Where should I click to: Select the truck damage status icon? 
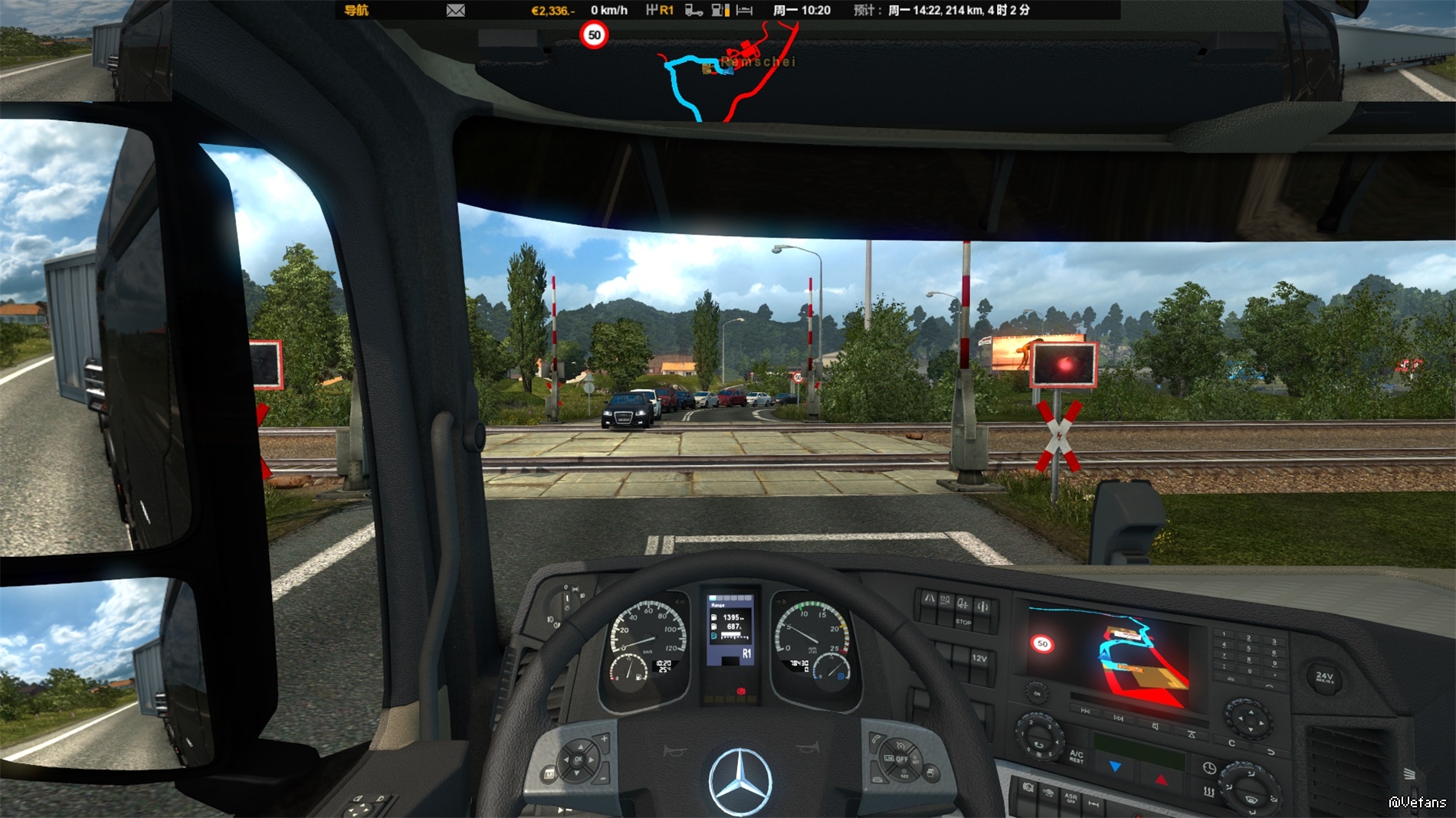pyautogui.click(x=694, y=11)
